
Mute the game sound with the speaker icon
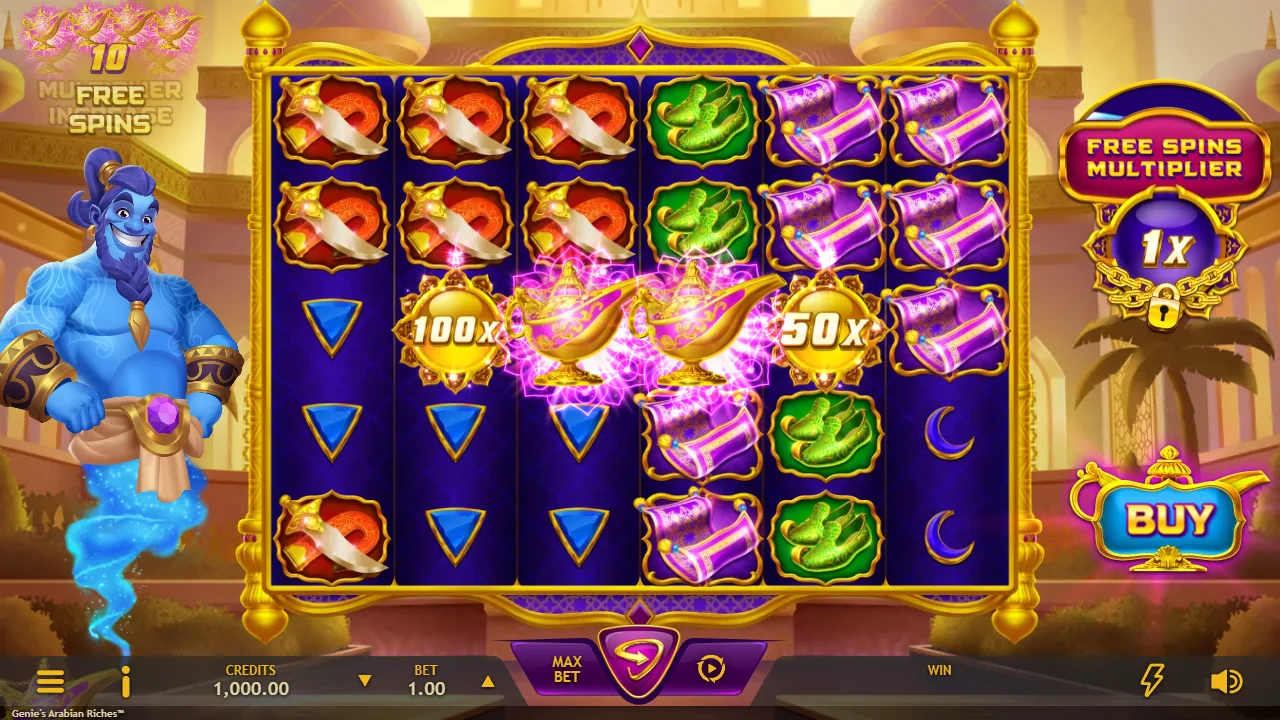(x=1224, y=682)
